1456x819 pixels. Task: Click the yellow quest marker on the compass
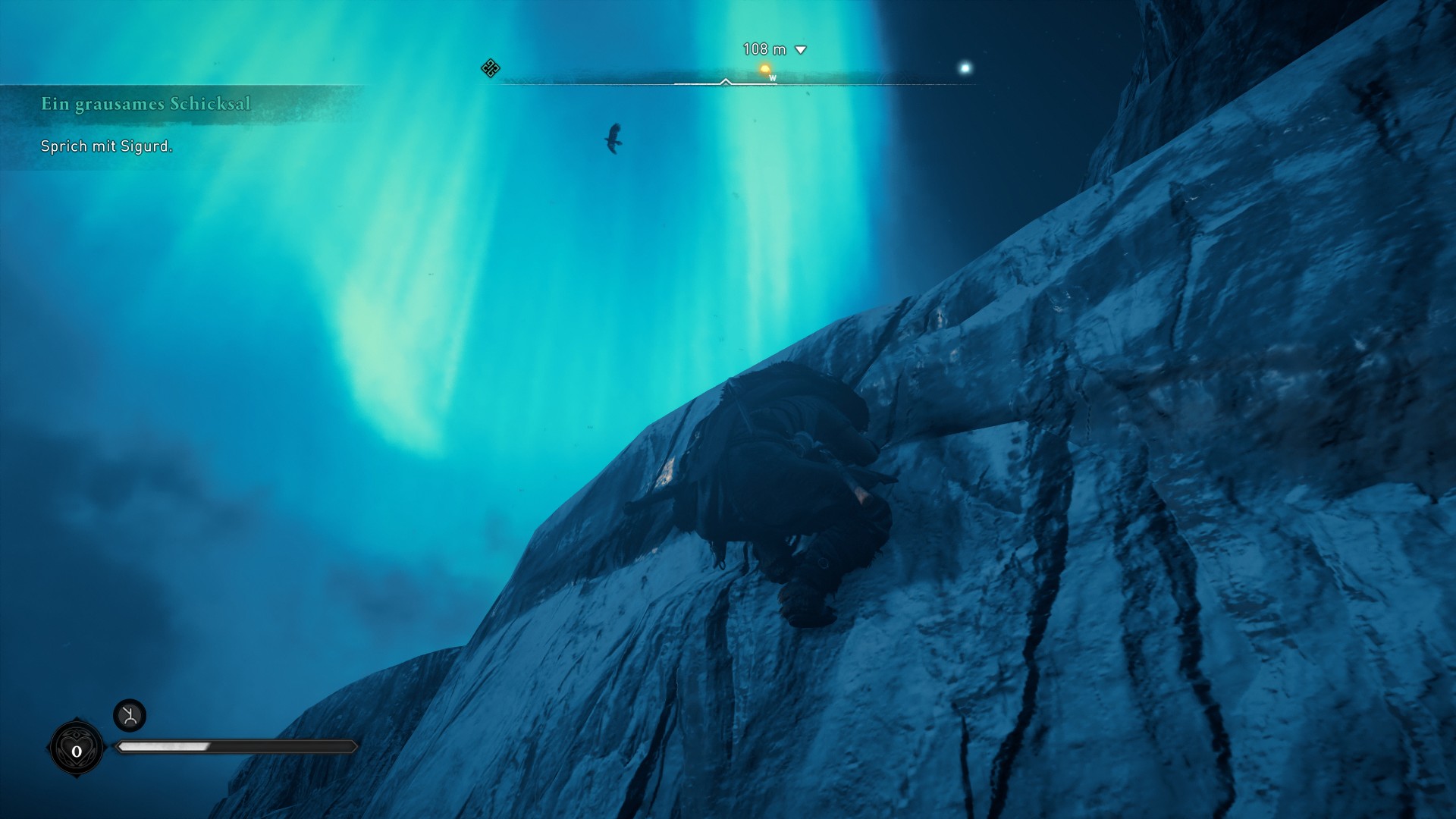coord(765,70)
